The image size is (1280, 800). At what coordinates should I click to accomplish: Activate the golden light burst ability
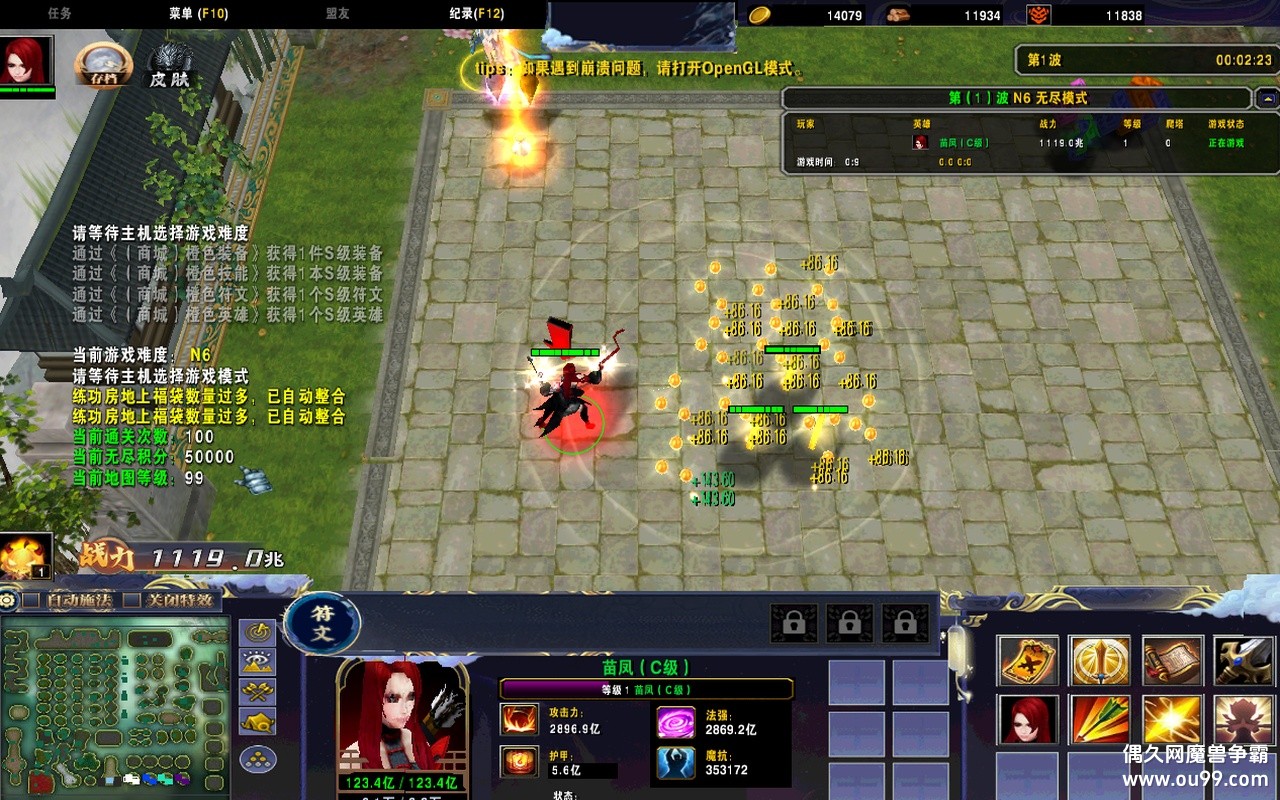pos(1172,720)
